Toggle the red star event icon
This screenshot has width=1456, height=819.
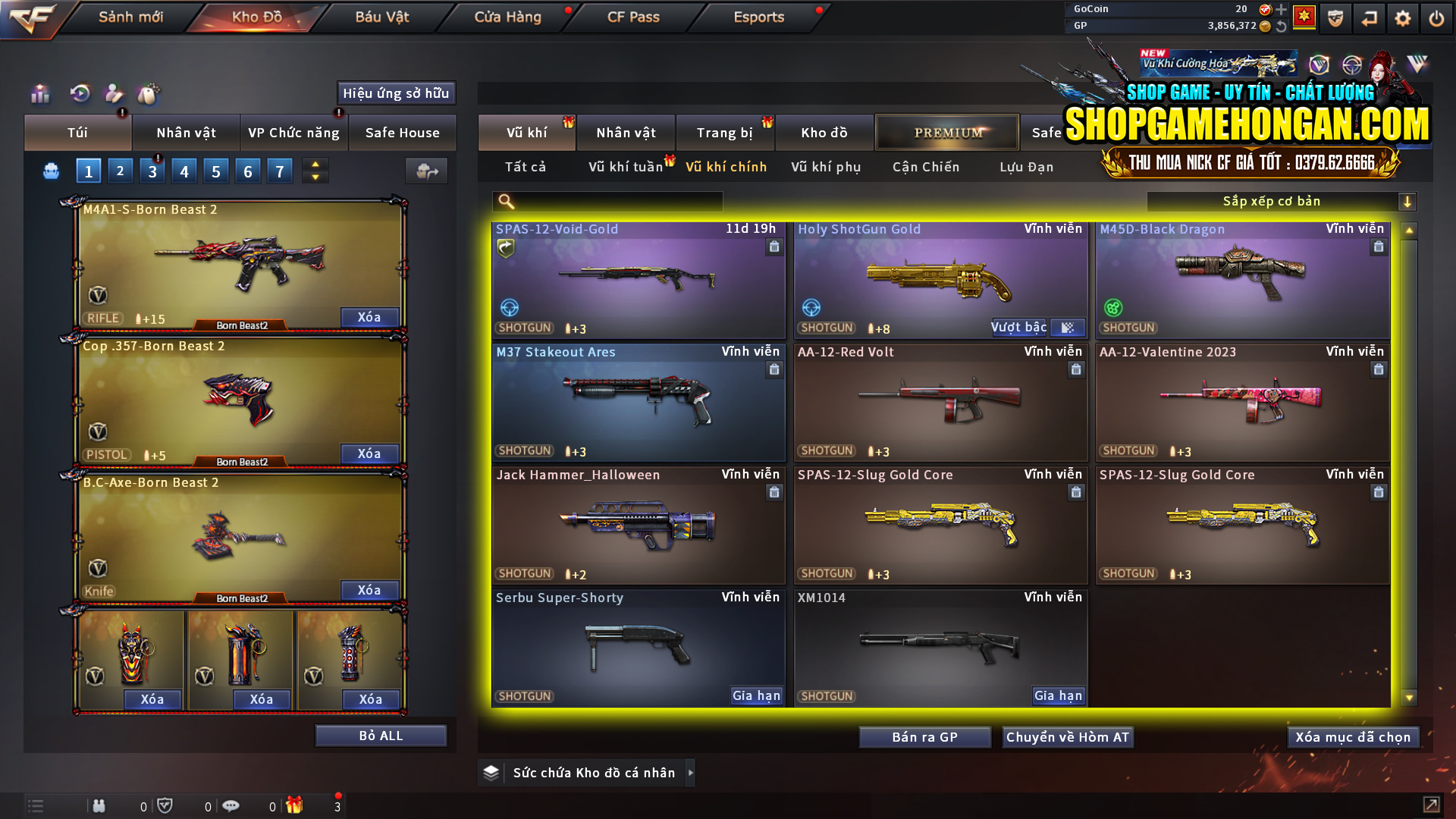1306,17
